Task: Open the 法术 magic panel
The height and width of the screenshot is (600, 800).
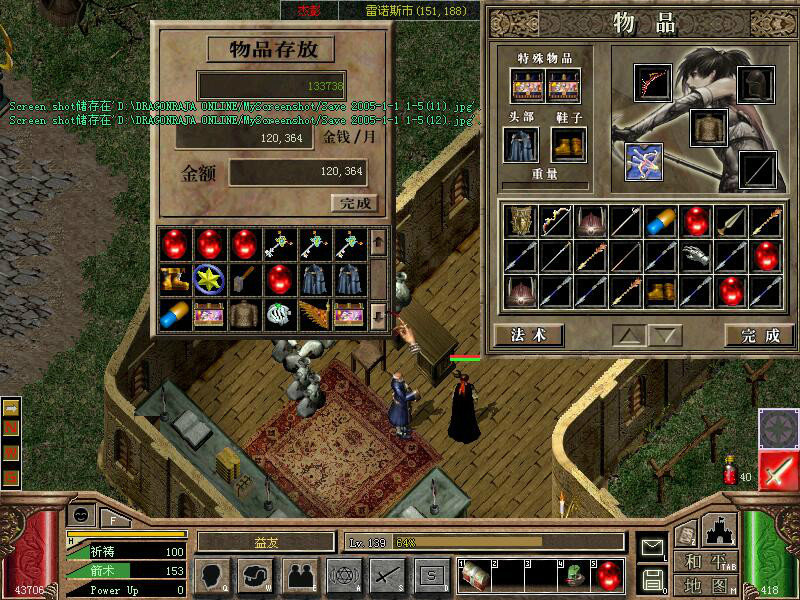Action: point(528,335)
